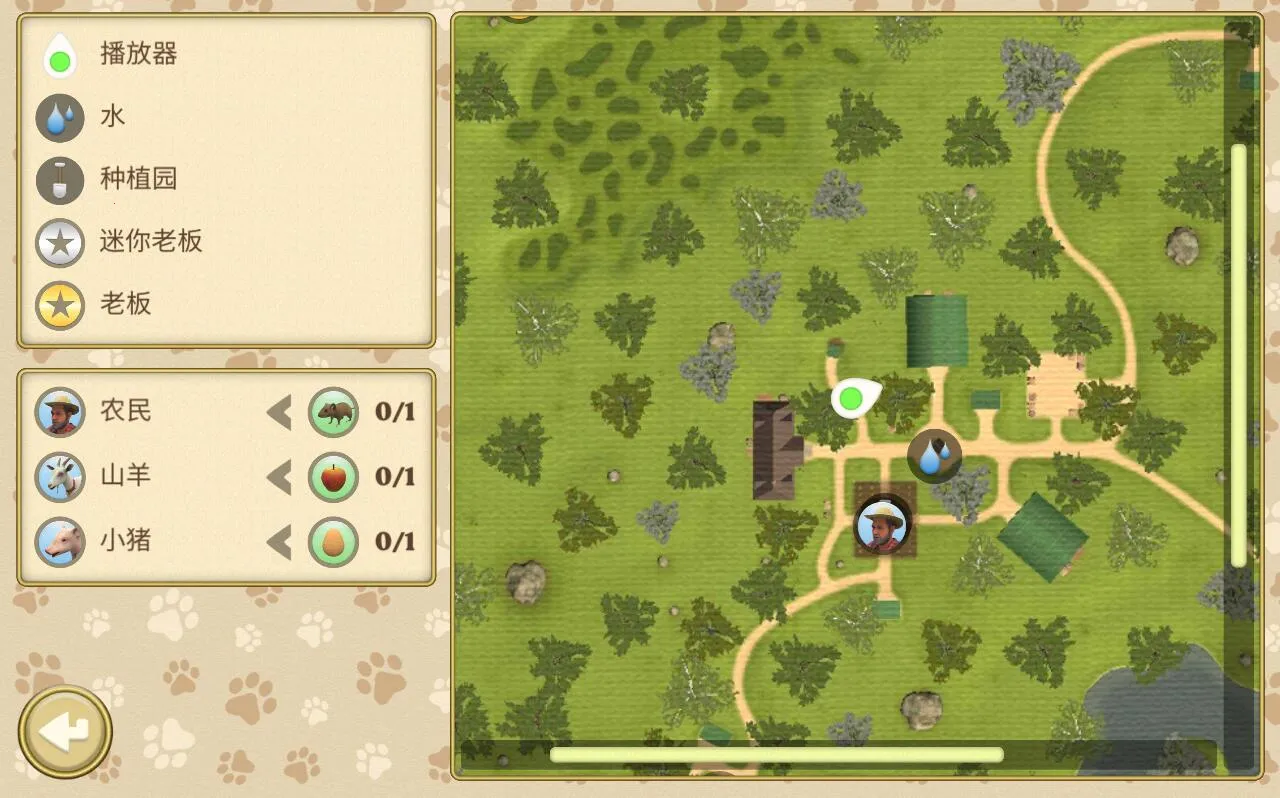Open the 农民 farmer quest row
Image resolution: width=1280 pixels, height=798 pixels.
pyautogui.click(x=125, y=411)
